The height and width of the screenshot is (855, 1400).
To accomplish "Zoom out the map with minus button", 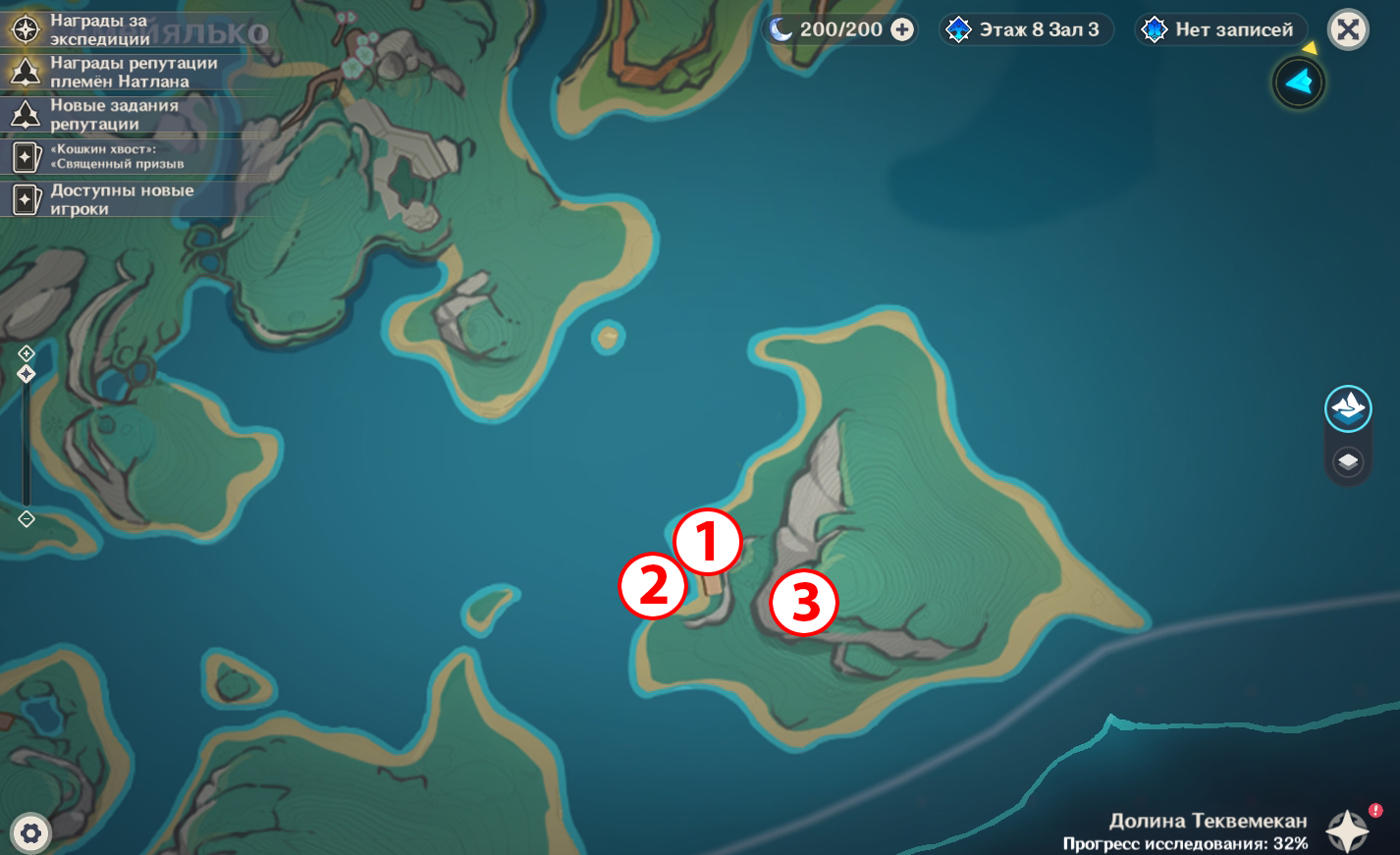I will point(27,518).
